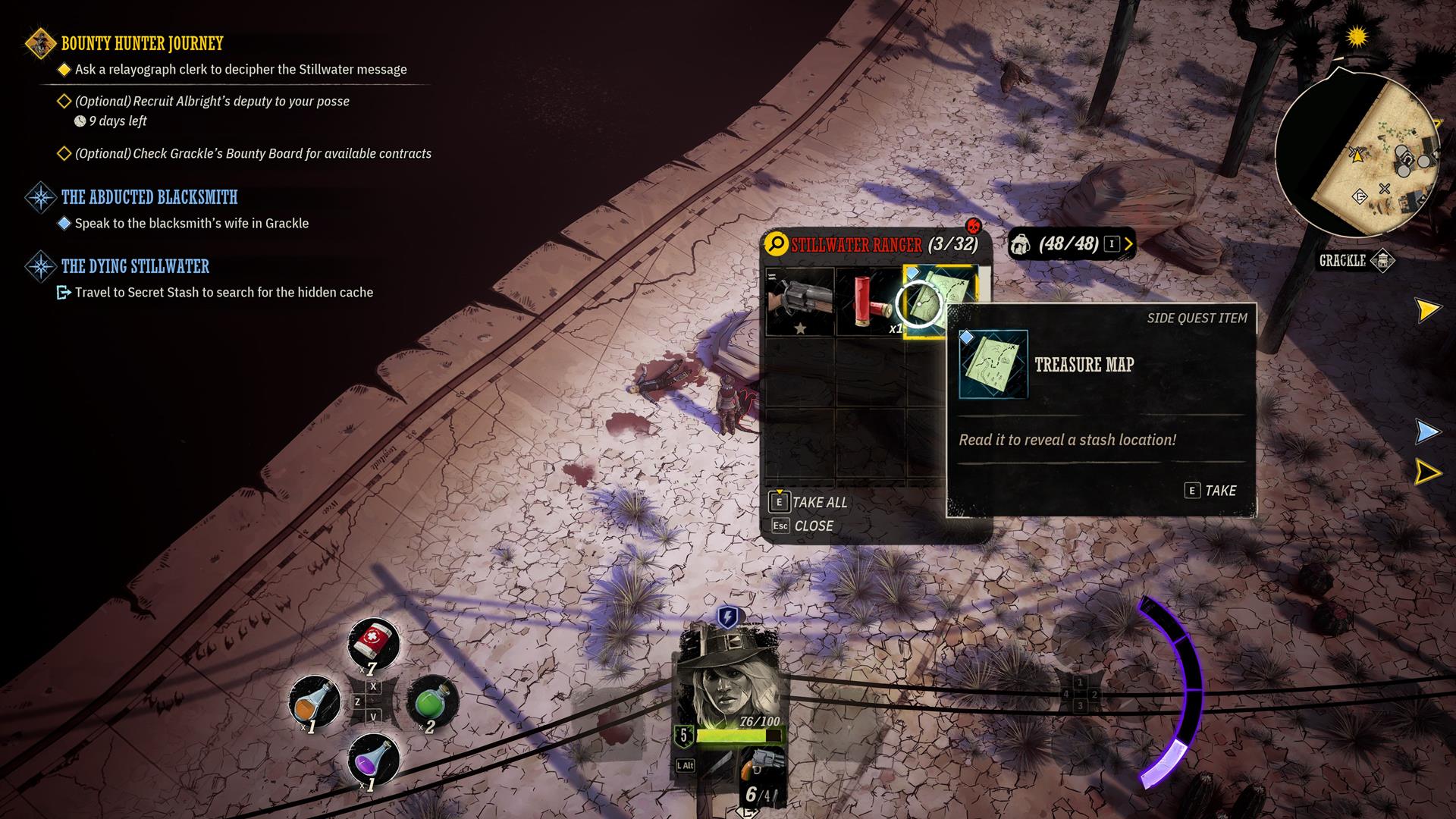Use the orange potion flask
The height and width of the screenshot is (819, 1456).
pyautogui.click(x=315, y=701)
